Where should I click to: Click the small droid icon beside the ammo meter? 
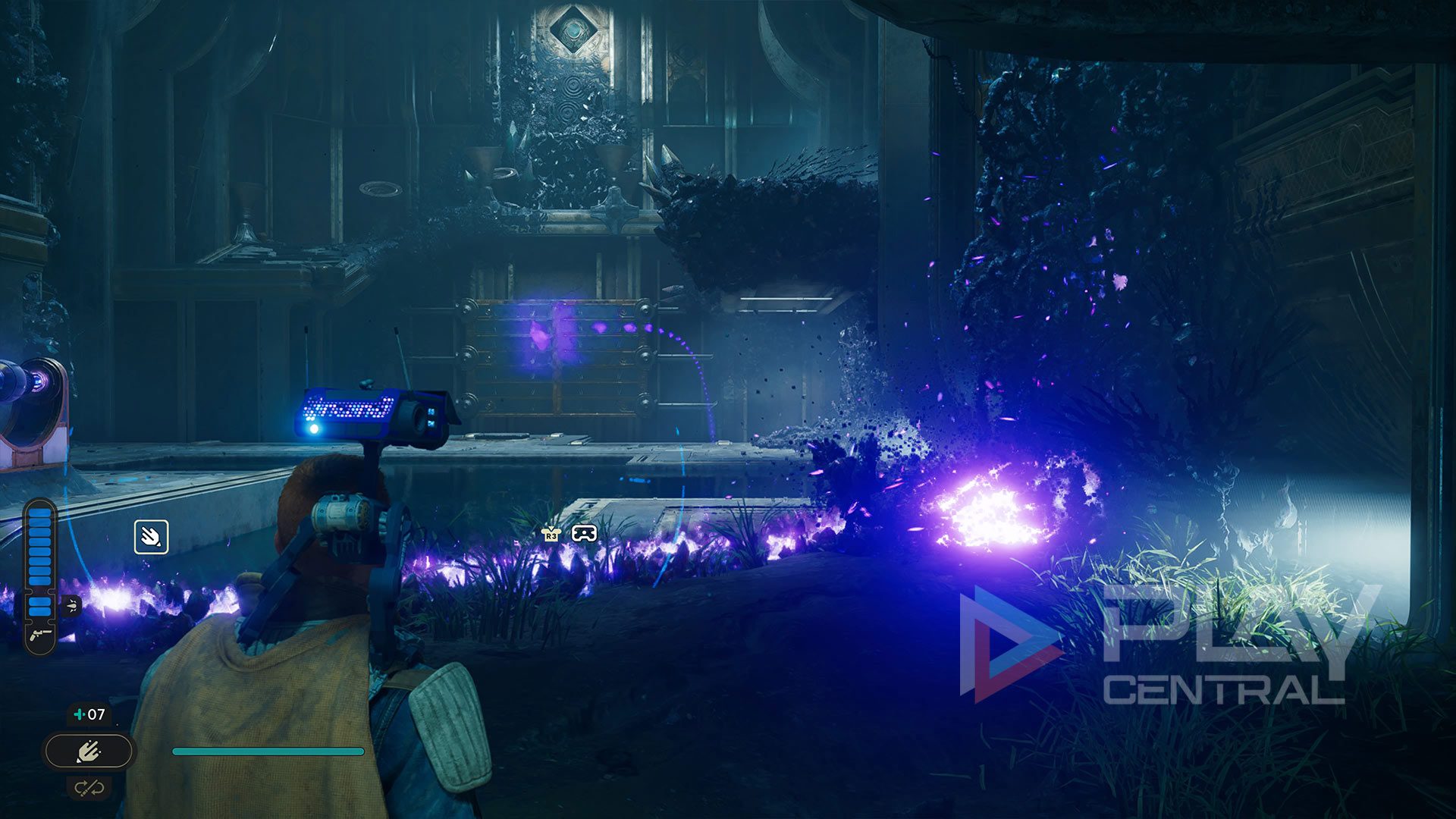(x=71, y=605)
